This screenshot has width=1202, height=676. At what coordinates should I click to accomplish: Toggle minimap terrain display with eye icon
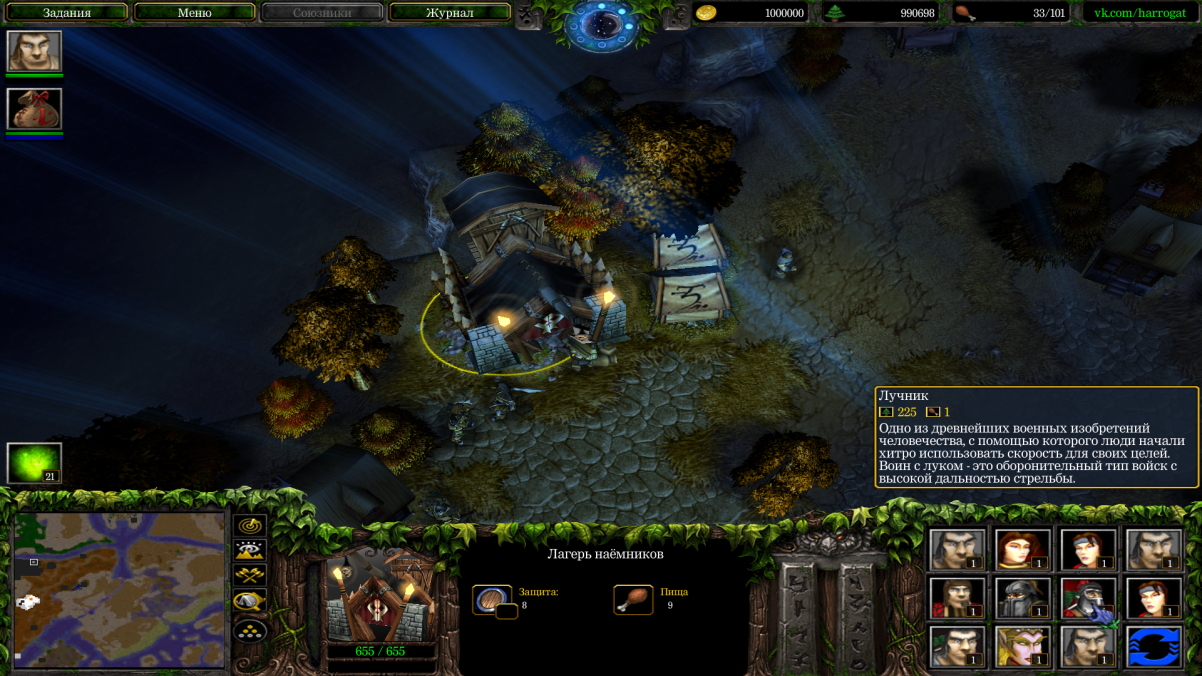[x=249, y=550]
